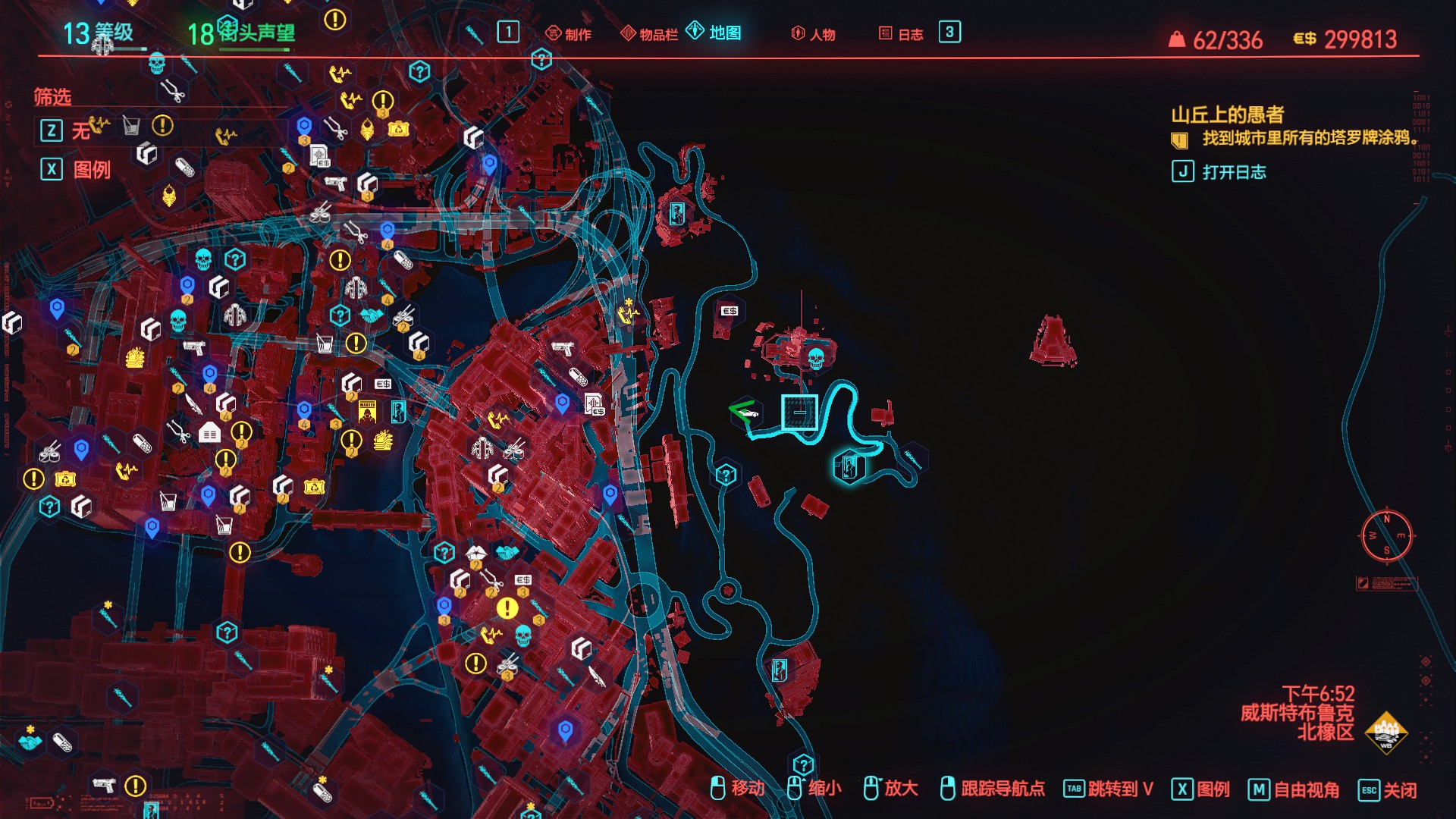The width and height of the screenshot is (1456, 819).
Task: Select the glowing cyan fast travel marker
Action: pyautogui.click(x=849, y=466)
